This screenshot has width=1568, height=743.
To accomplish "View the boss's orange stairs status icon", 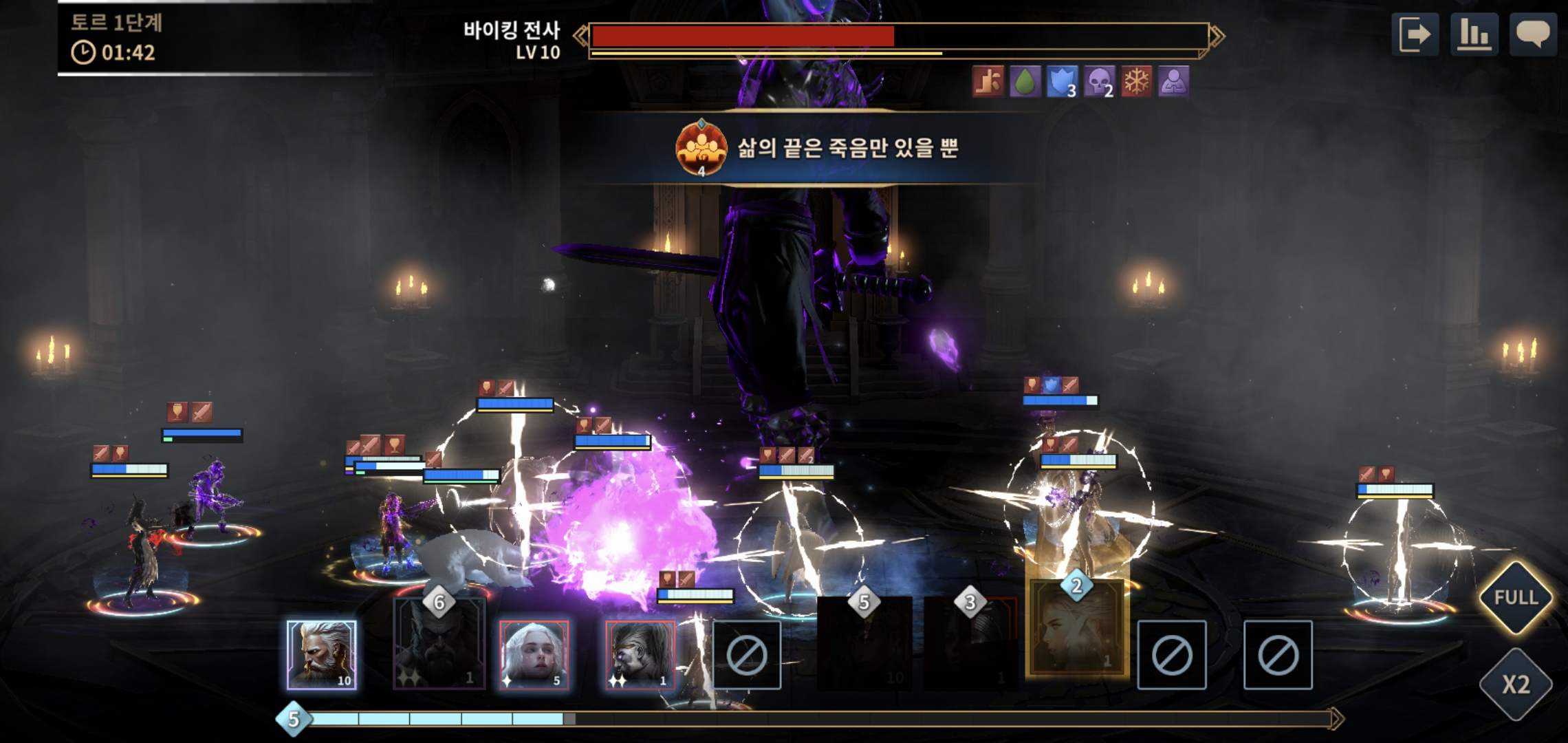I will point(988,82).
